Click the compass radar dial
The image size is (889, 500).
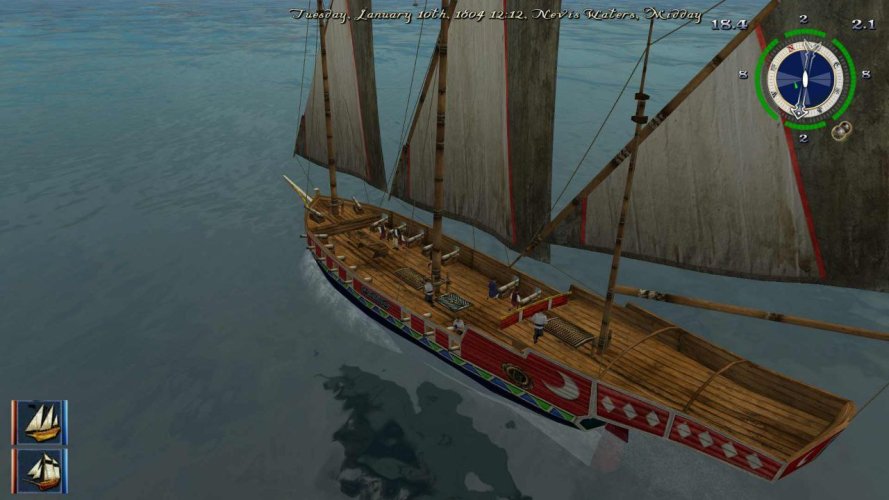(803, 78)
